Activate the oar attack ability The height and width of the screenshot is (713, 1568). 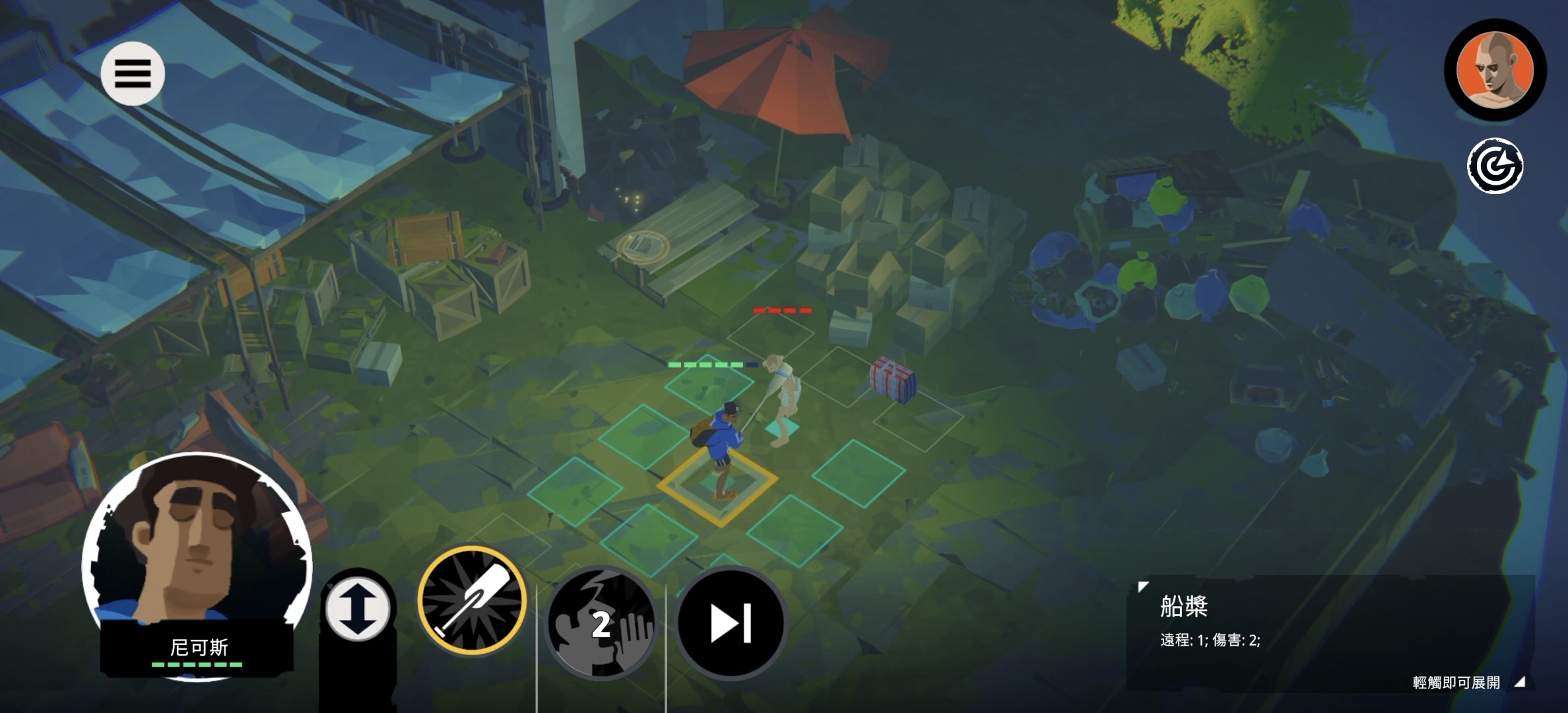point(473,601)
